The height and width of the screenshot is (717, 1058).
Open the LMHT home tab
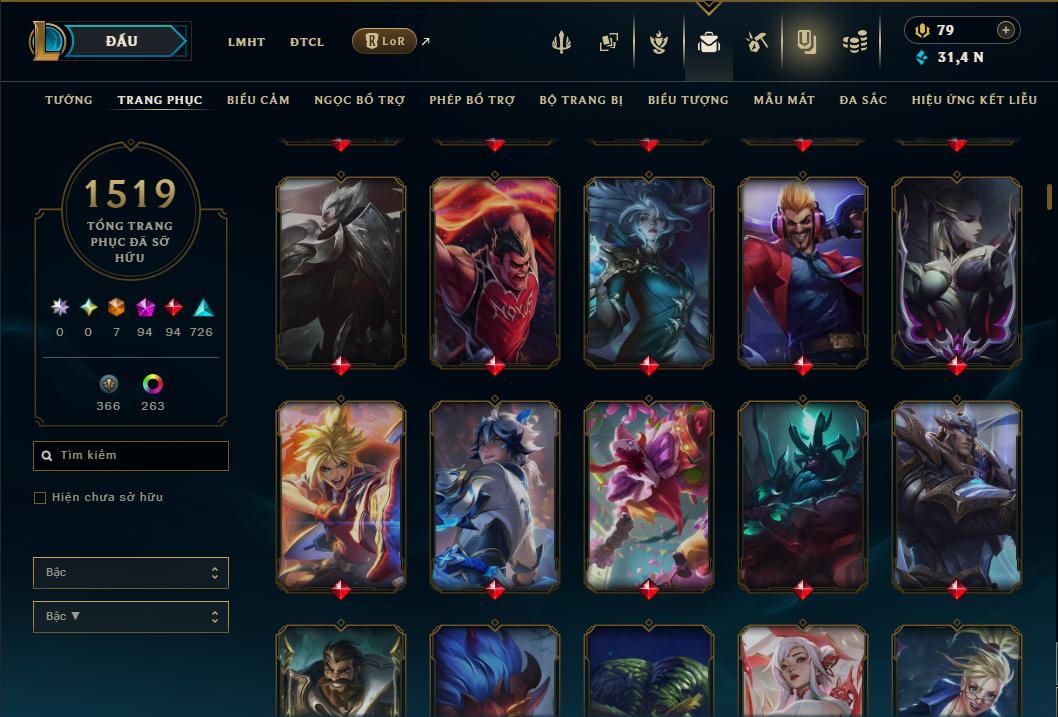coord(246,42)
